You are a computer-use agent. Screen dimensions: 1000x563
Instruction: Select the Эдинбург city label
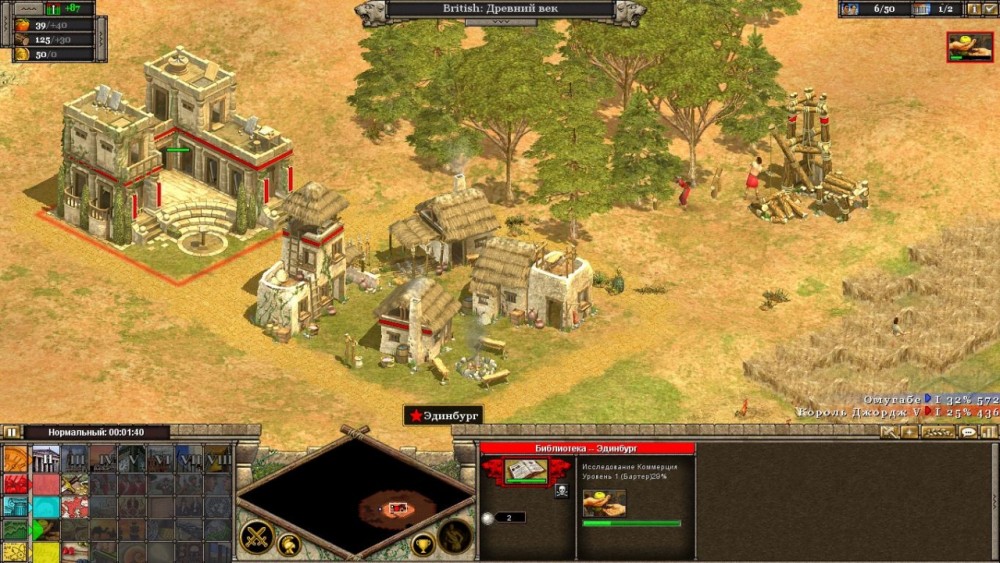pyautogui.click(x=443, y=414)
